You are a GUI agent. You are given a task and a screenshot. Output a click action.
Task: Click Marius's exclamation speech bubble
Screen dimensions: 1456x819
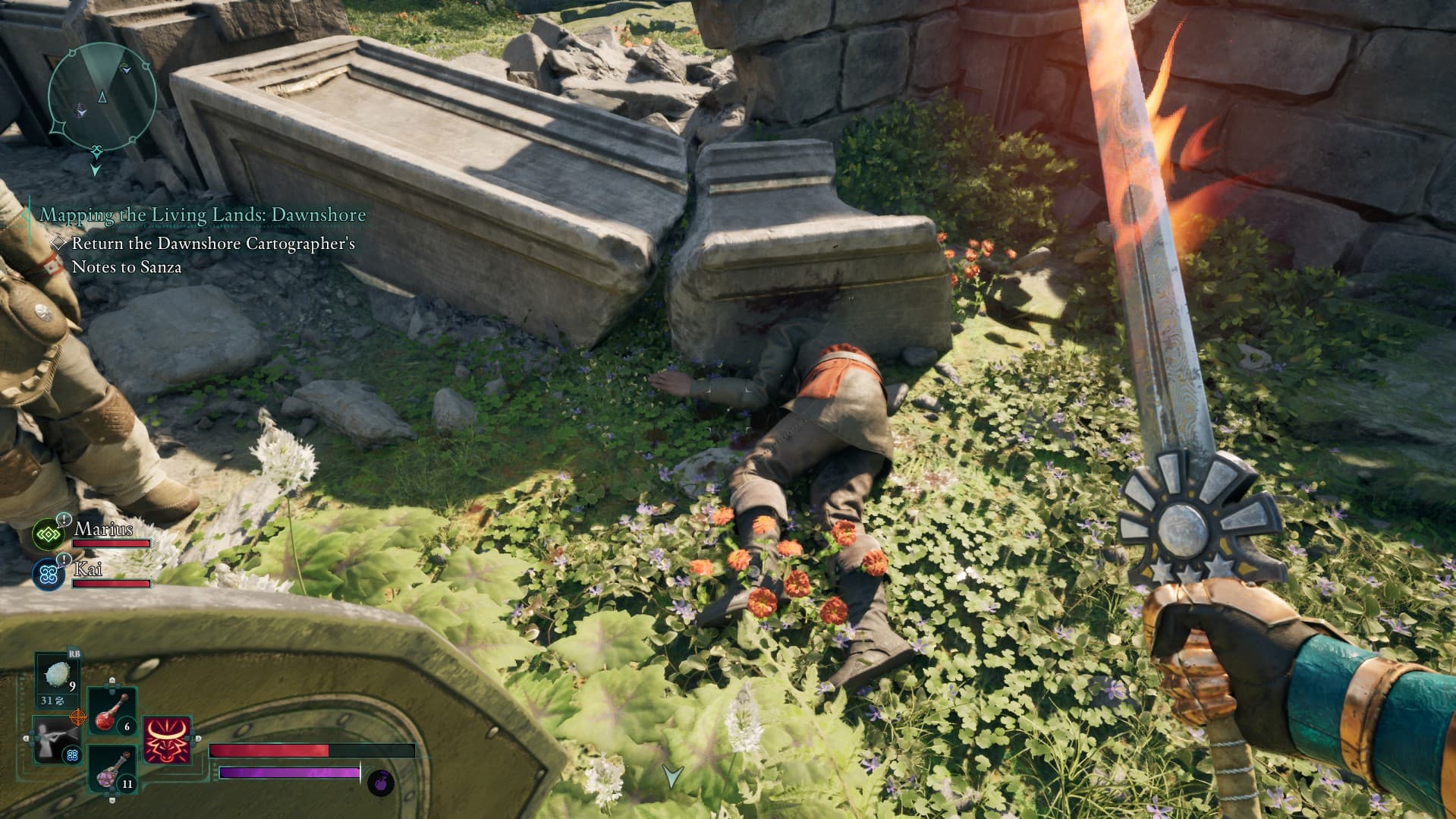(64, 519)
